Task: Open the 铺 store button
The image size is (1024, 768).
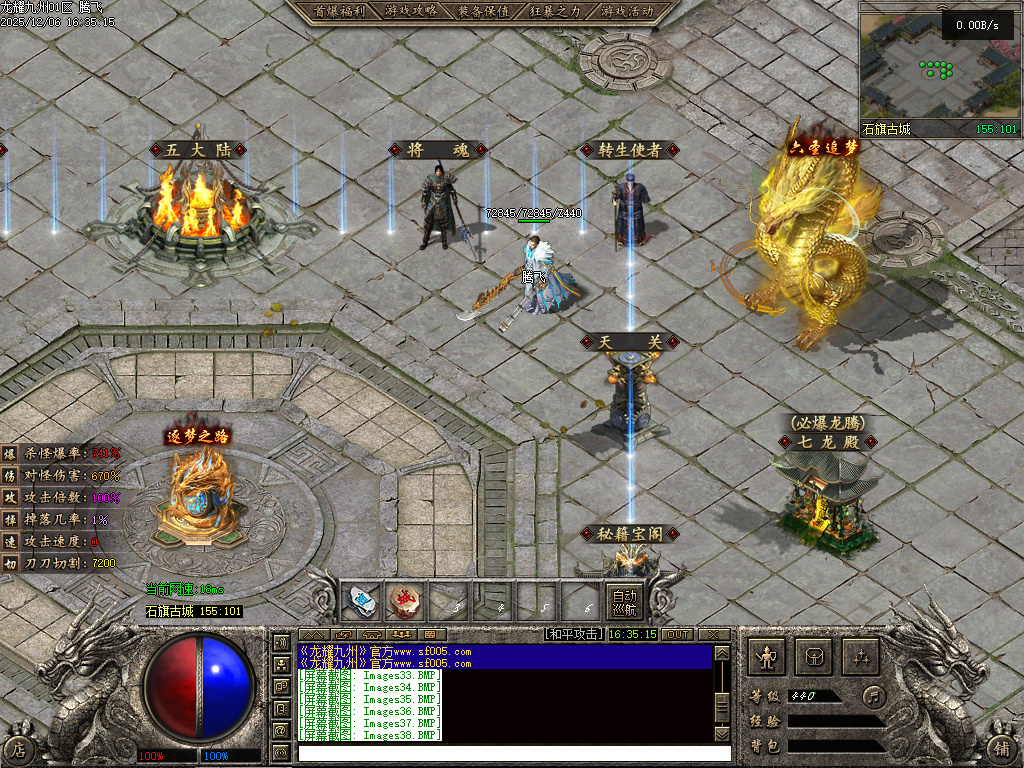Action: coord(1002,747)
